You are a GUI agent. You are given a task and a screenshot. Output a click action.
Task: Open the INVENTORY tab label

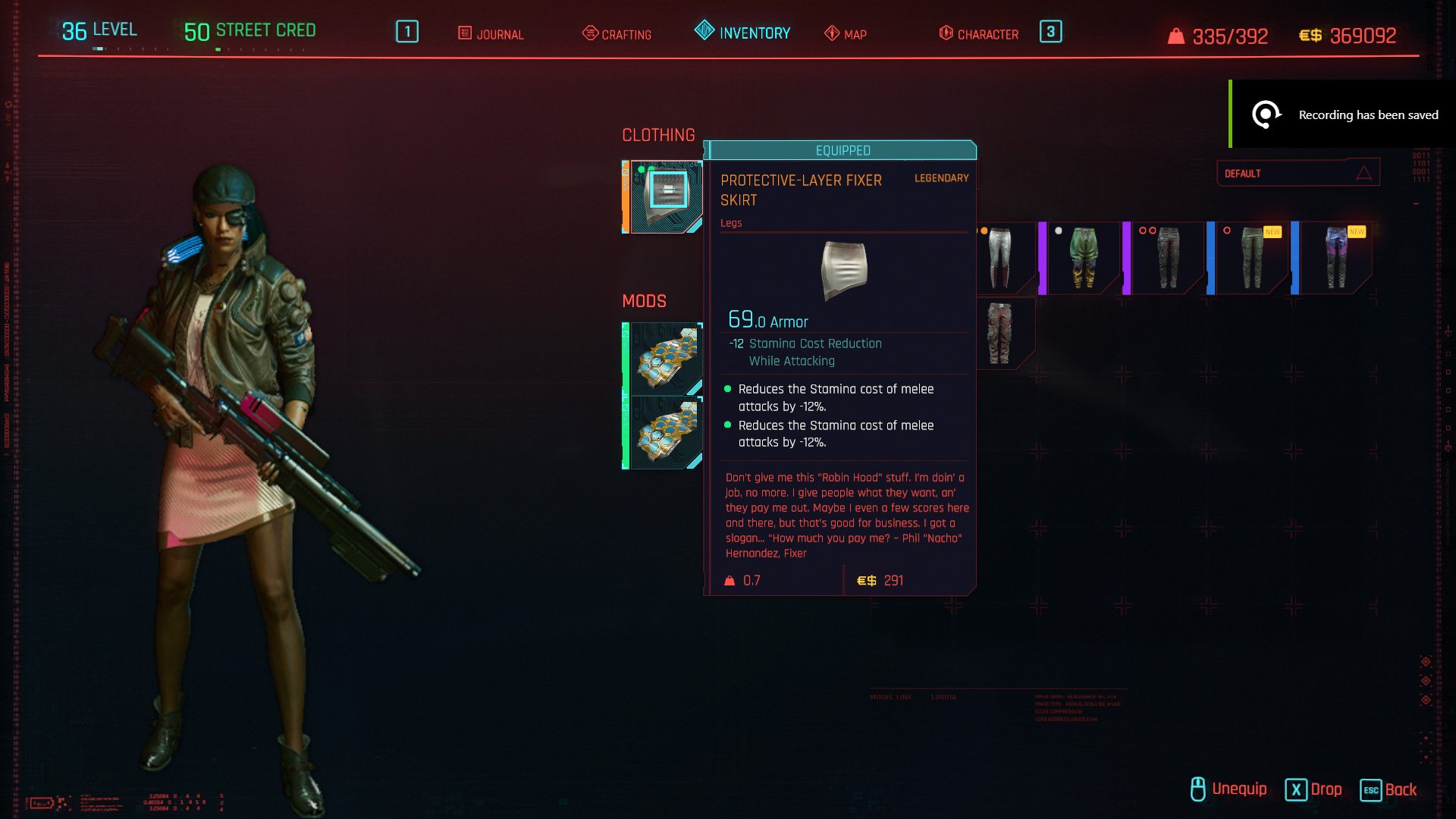coord(755,33)
